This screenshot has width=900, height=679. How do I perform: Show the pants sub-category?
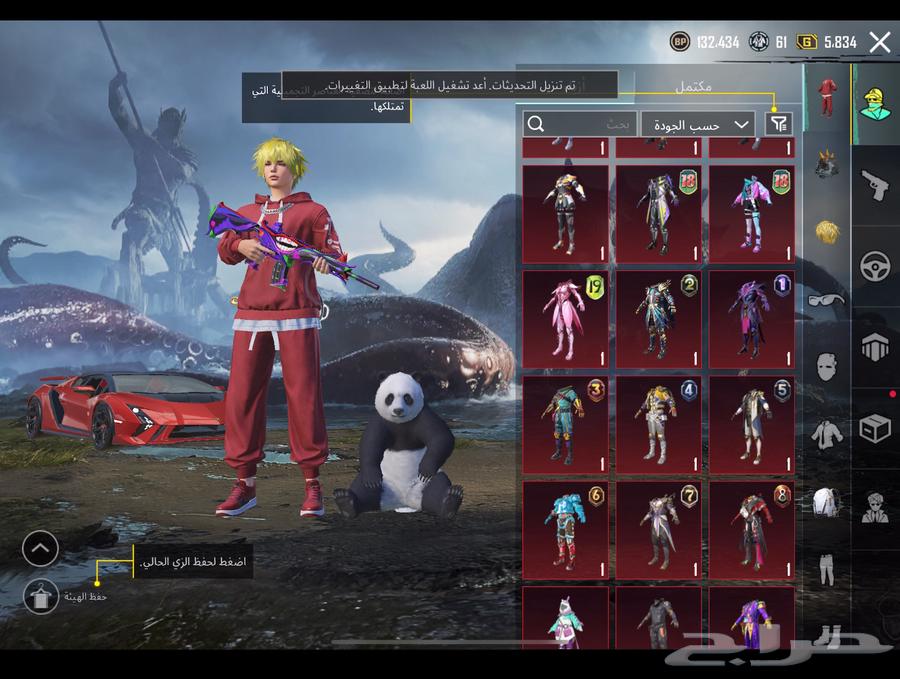click(x=826, y=569)
